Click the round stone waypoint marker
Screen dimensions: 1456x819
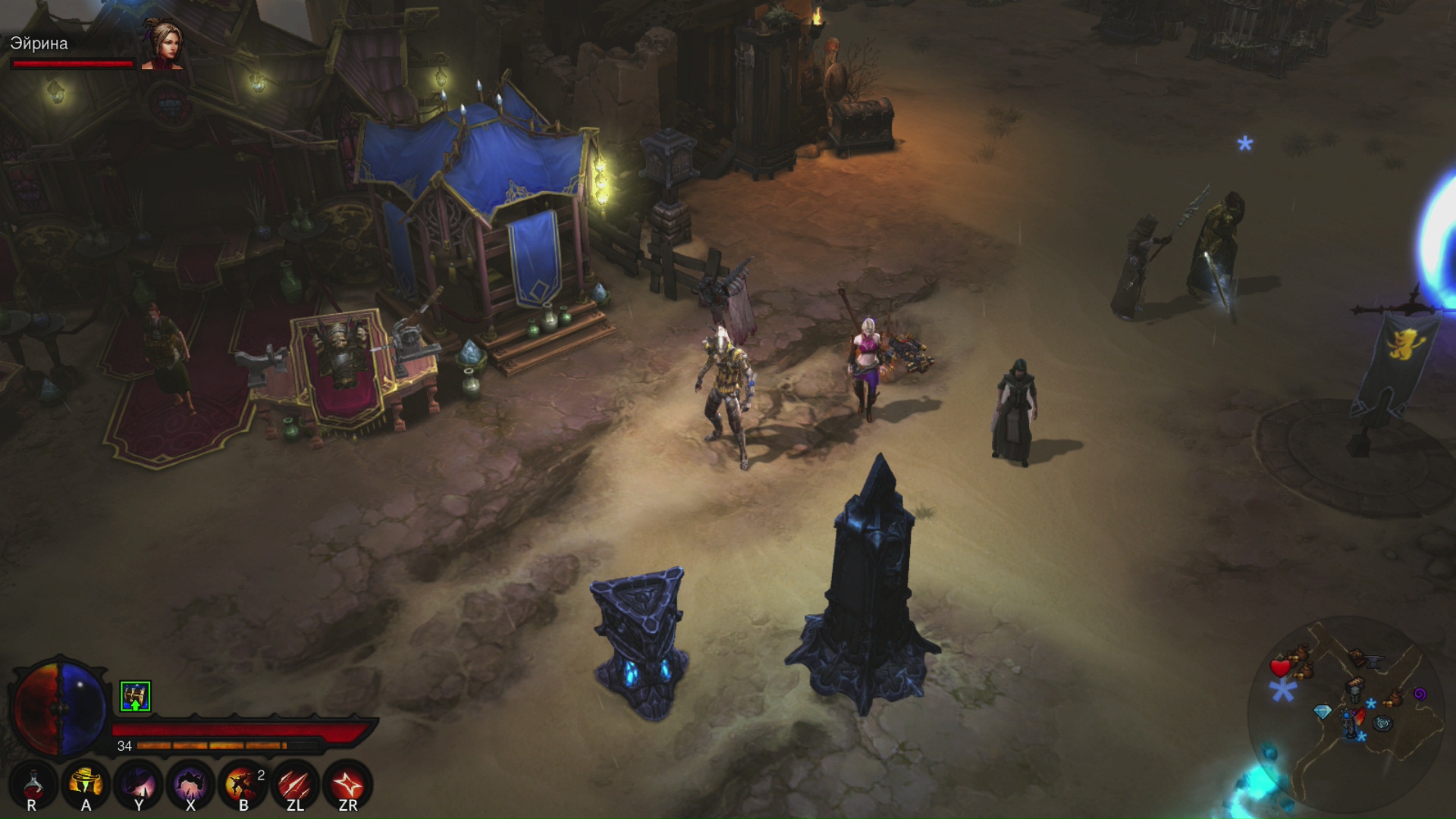point(1382,723)
